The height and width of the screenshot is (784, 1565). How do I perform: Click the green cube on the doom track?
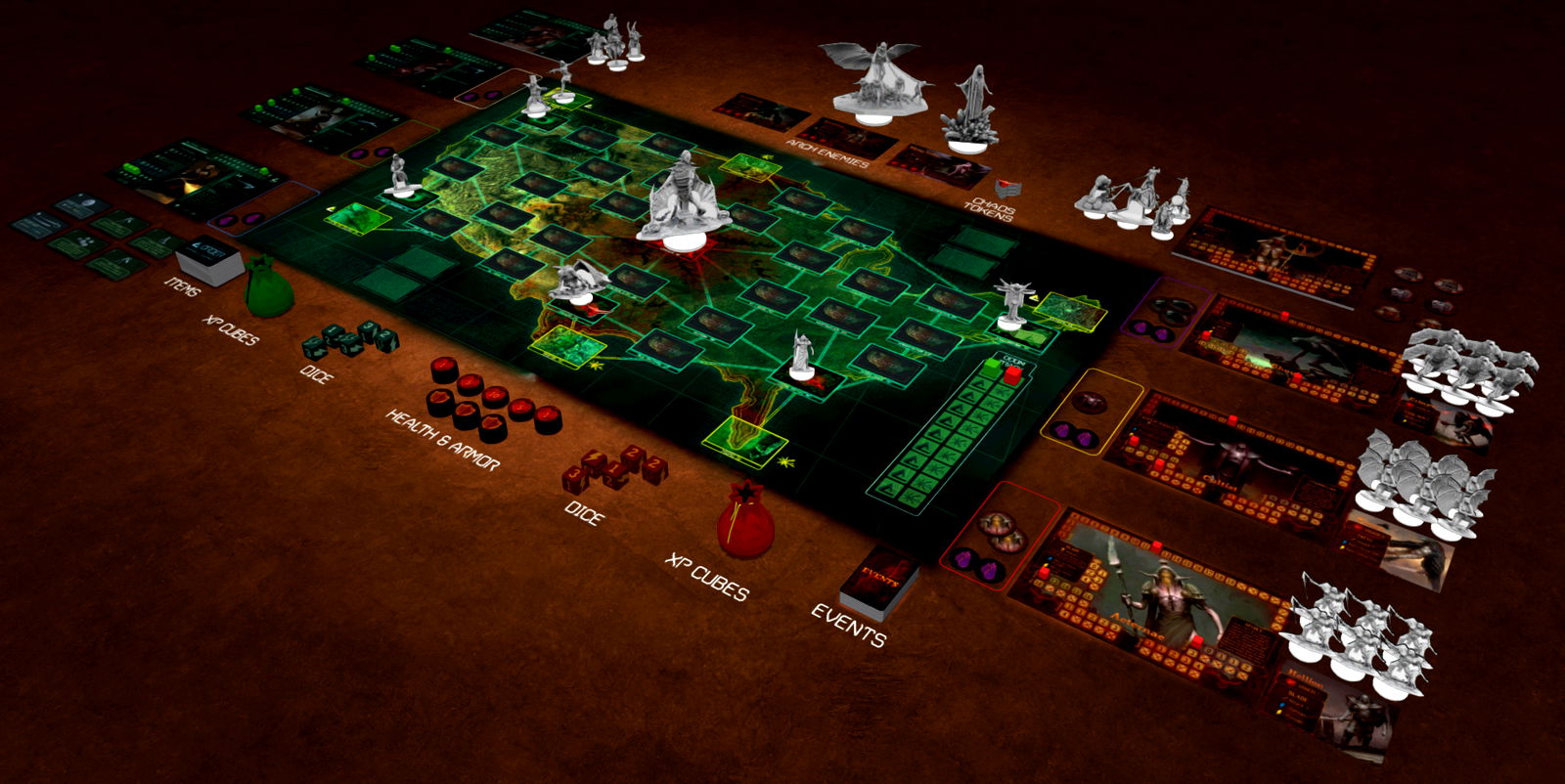pyautogui.click(x=993, y=367)
